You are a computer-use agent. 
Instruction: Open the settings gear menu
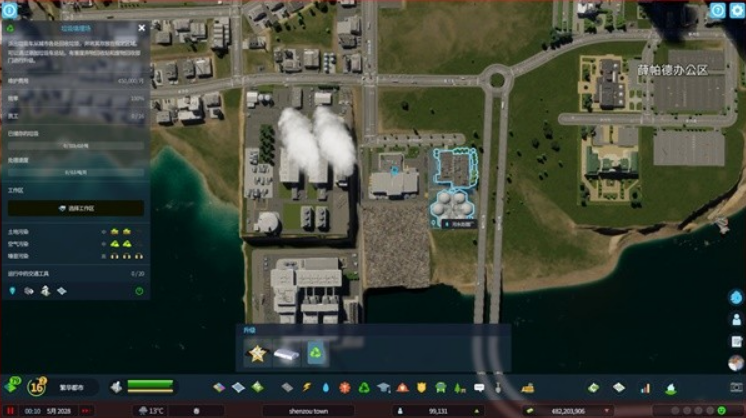coord(738,11)
